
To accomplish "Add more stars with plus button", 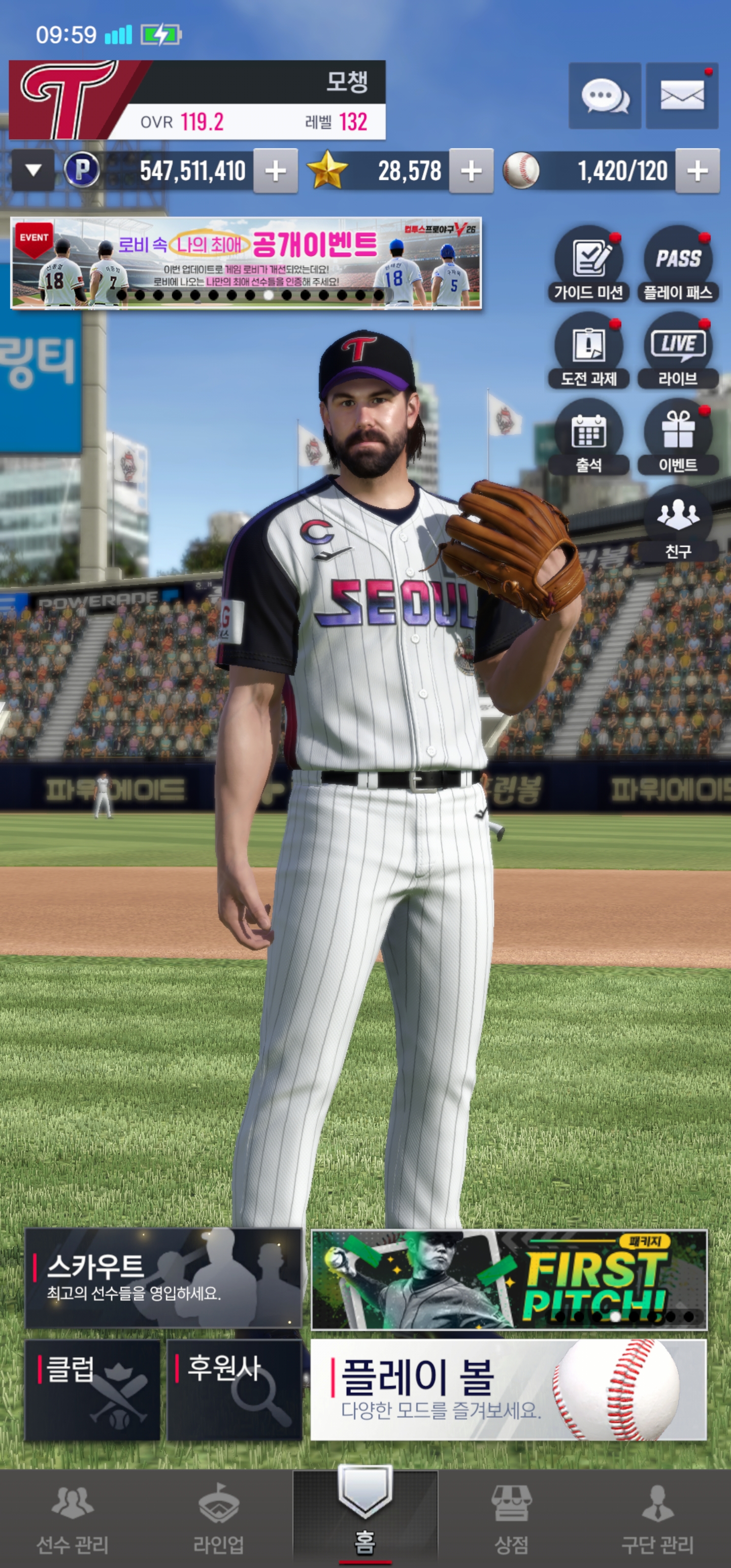I will click(471, 171).
